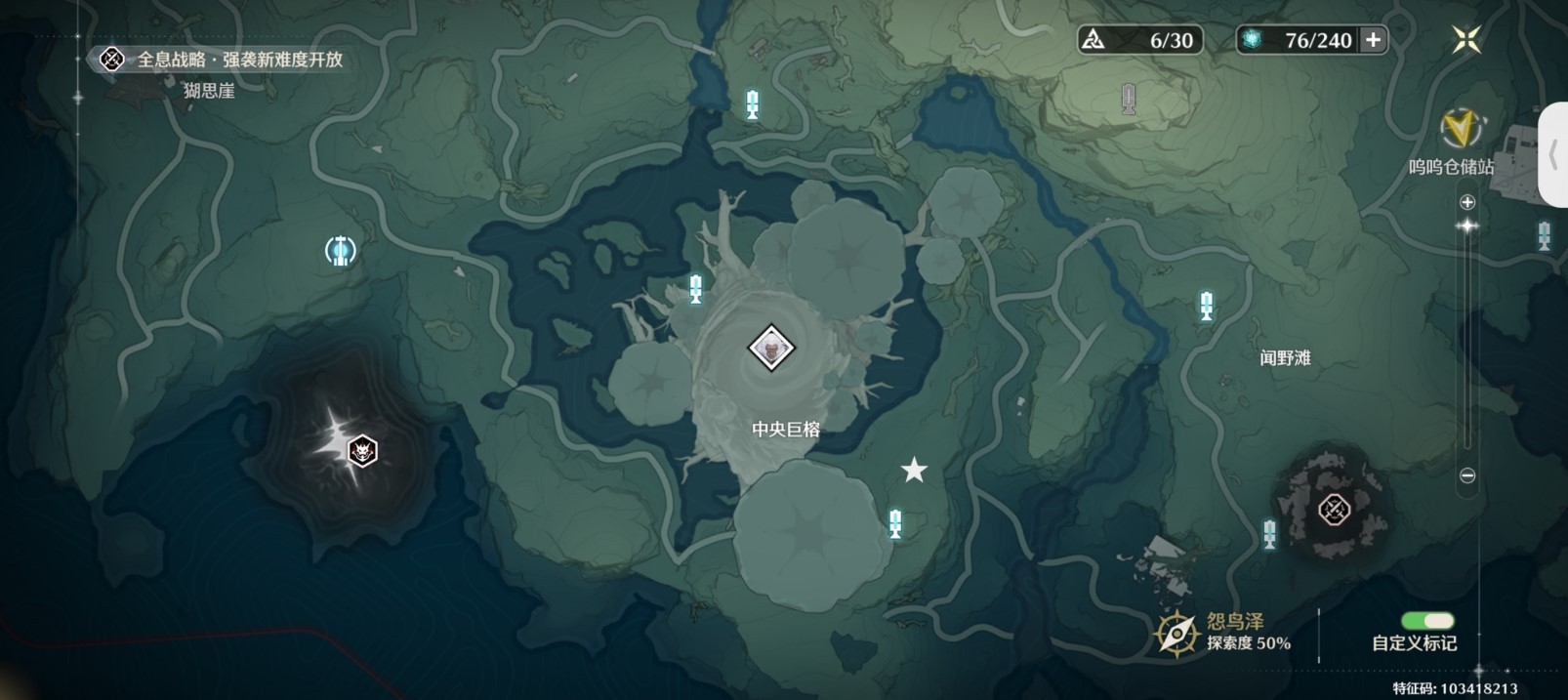
Task: Zoom in the map with the plus button
Action: [x=1466, y=202]
